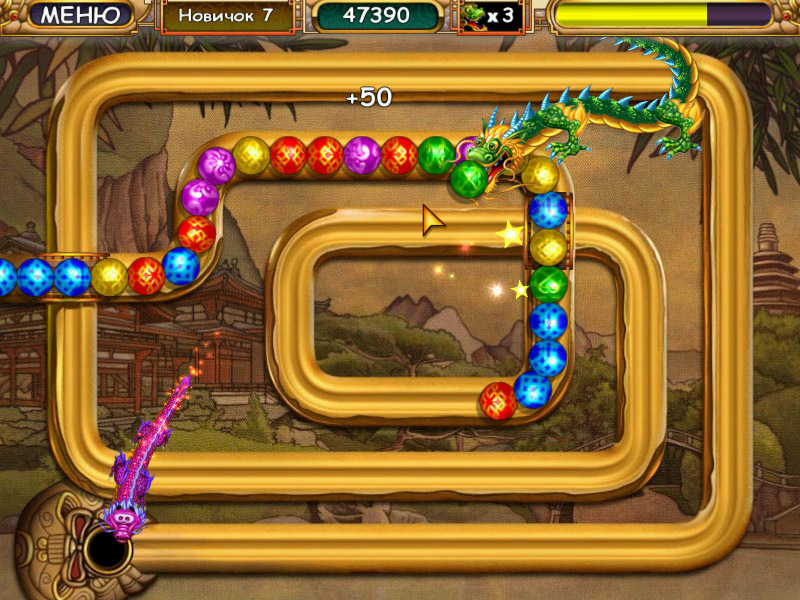The width and height of the screenshot is (800, 600).
Task: Open the МЕНЮ button
Action: 80,15
